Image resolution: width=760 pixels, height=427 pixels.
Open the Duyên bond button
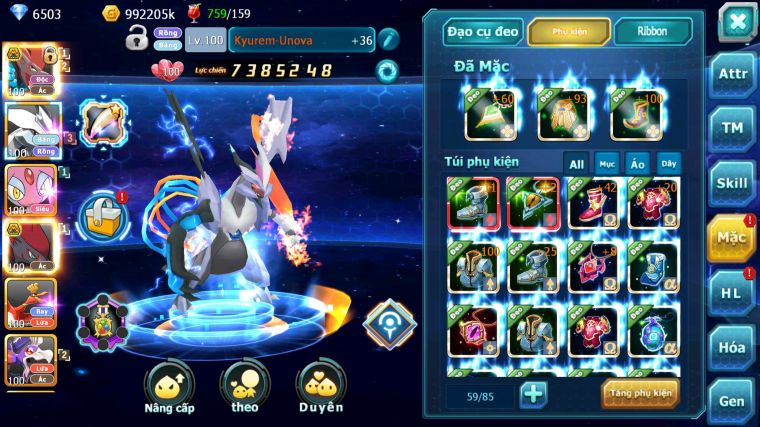pyautogui.click(x=320, y=386)
